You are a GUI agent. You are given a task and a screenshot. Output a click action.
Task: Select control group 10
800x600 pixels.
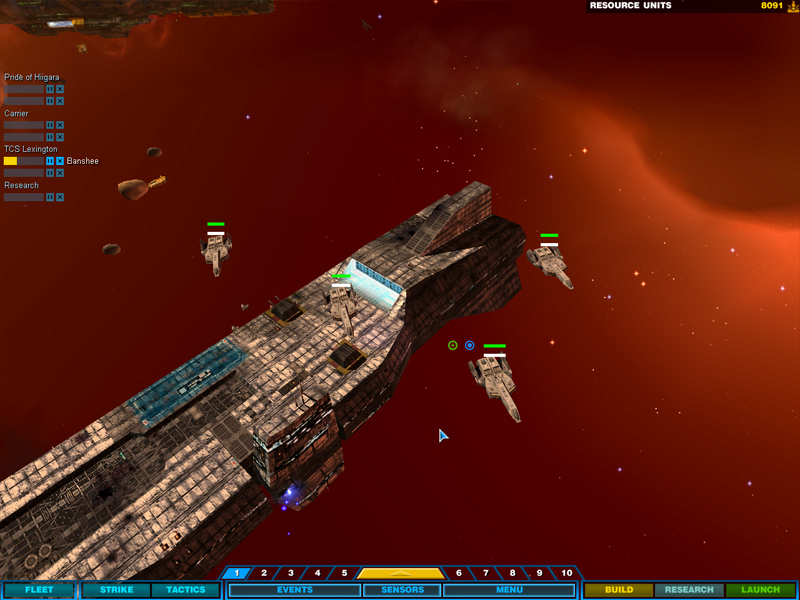[x=567, y=573]
